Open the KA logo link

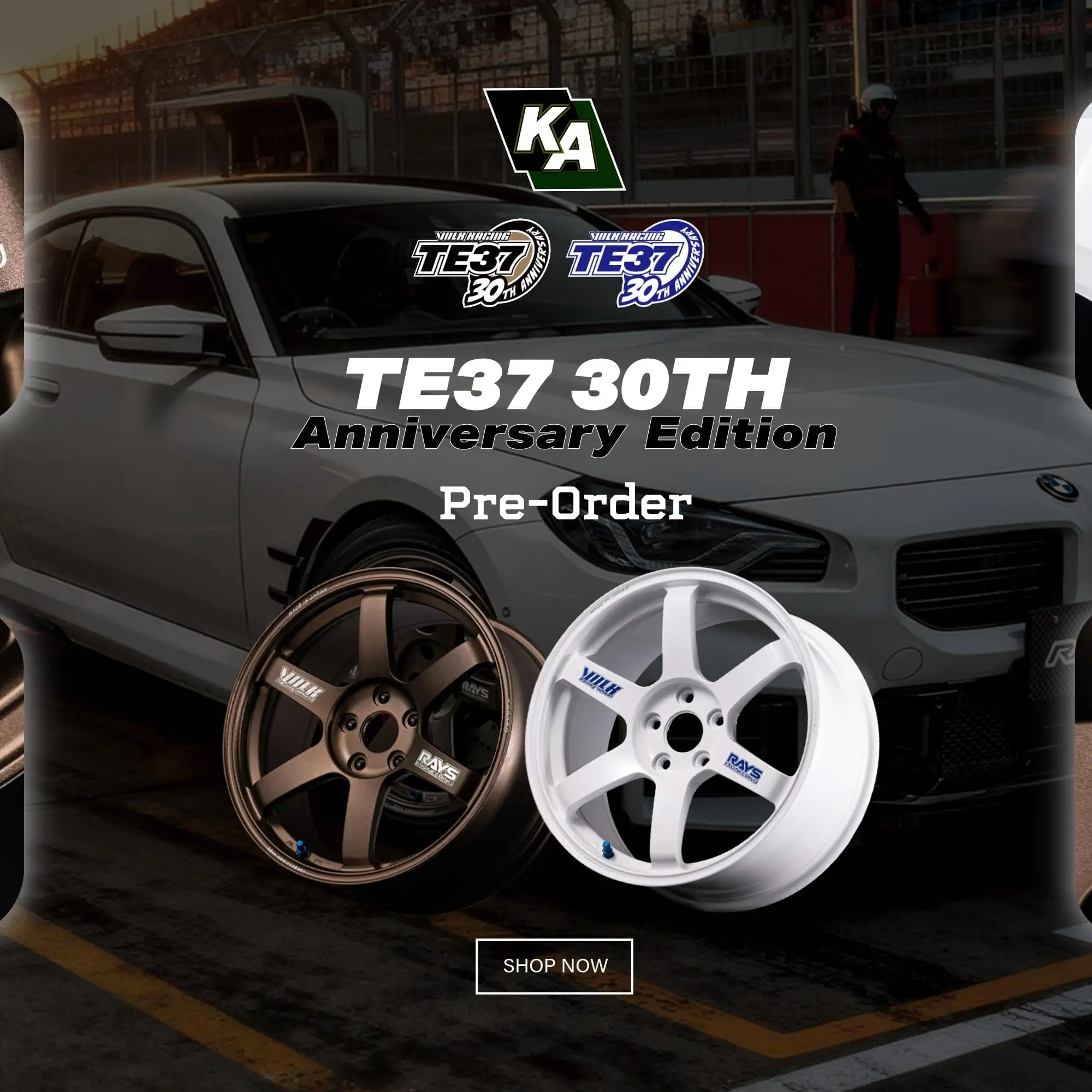pyautogui.click(x=554, y=139)
